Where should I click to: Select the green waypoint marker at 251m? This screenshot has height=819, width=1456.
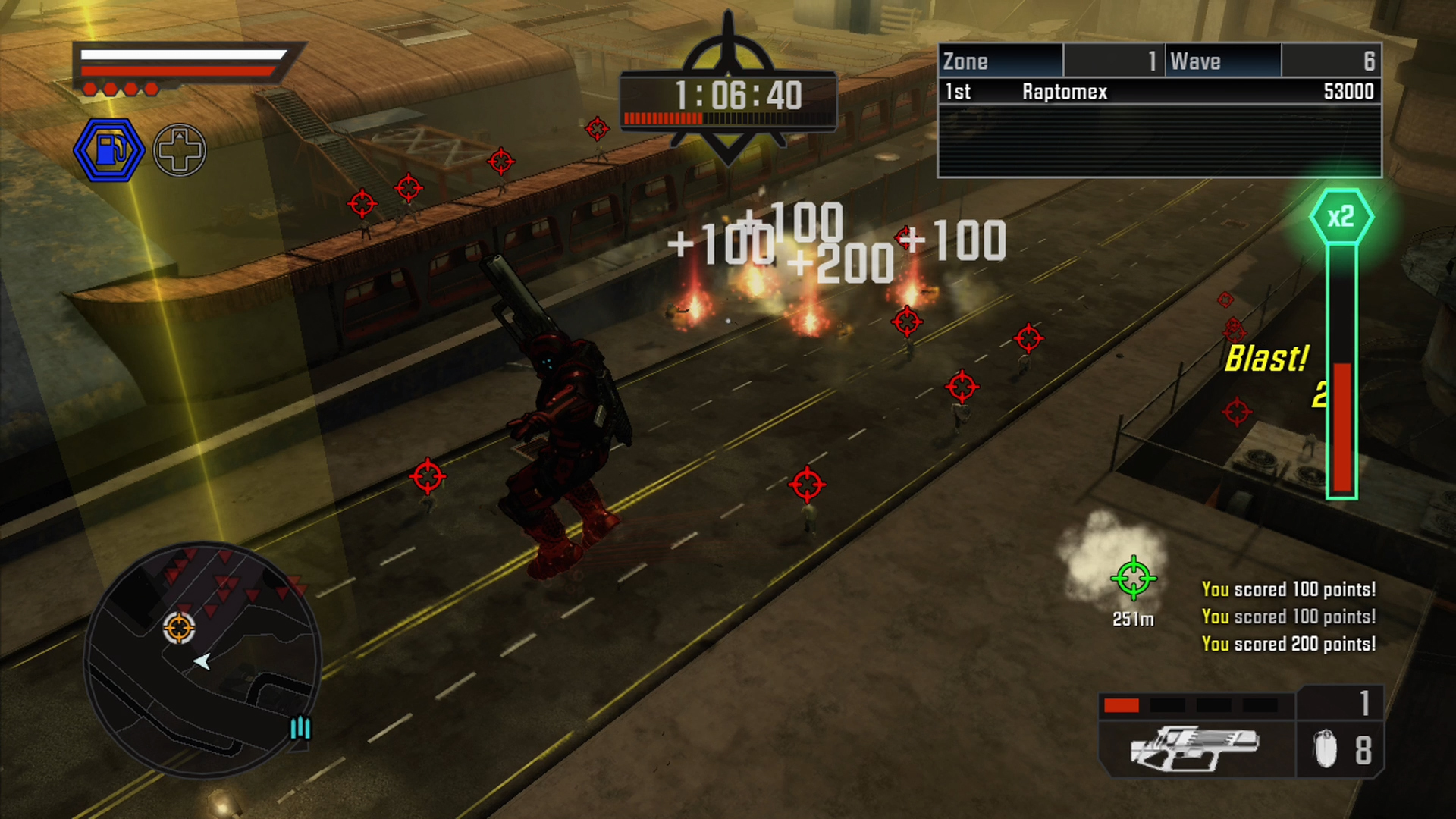point(1134,579)
